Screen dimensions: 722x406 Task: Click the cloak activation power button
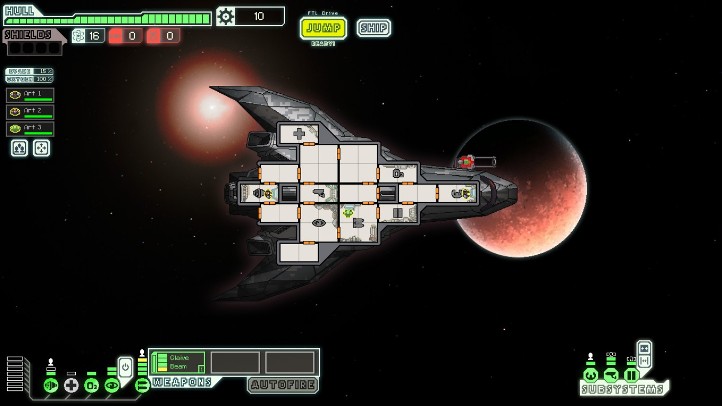coord(125,366)
